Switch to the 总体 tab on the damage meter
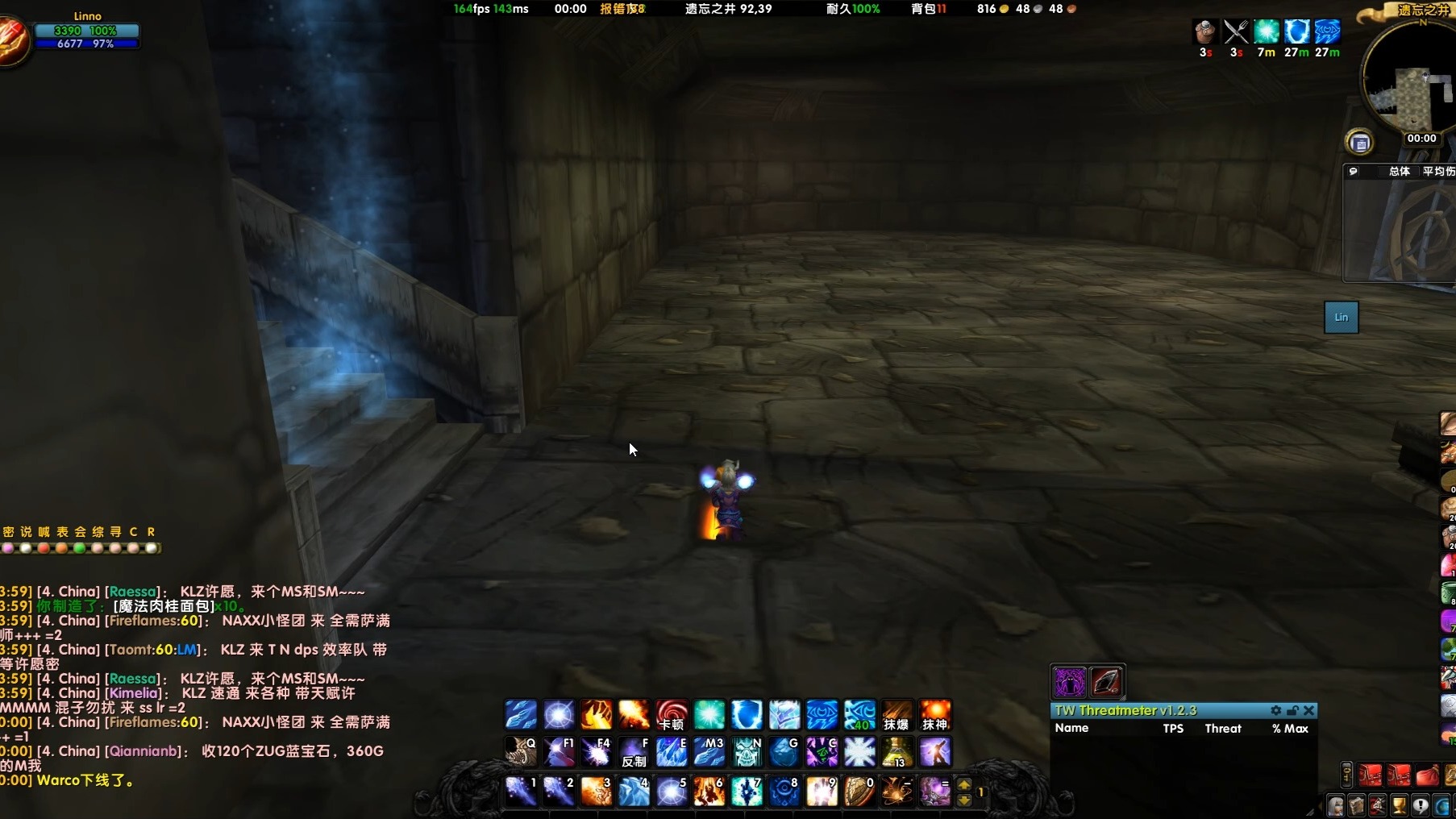 click(1400, 171)
